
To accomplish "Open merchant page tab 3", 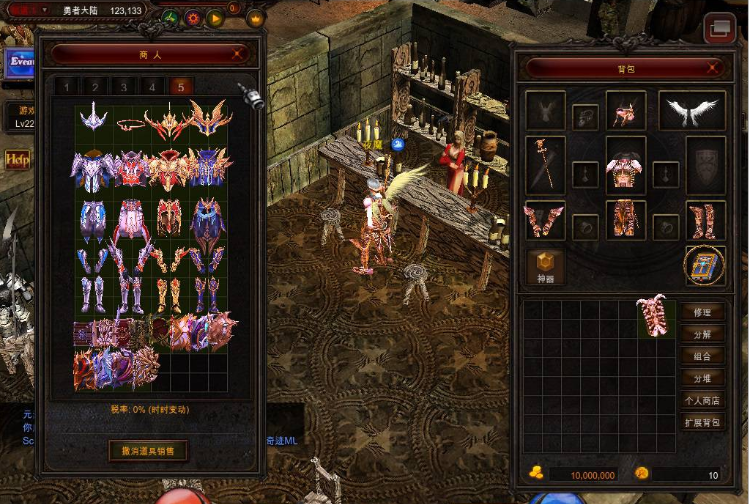I will point(123,87).
